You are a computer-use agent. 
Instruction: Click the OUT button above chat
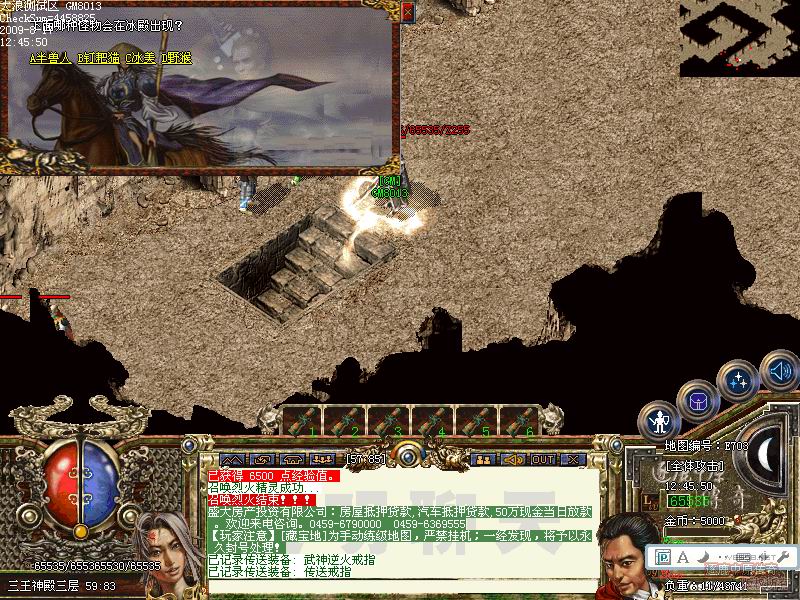[x=543, y=459]
